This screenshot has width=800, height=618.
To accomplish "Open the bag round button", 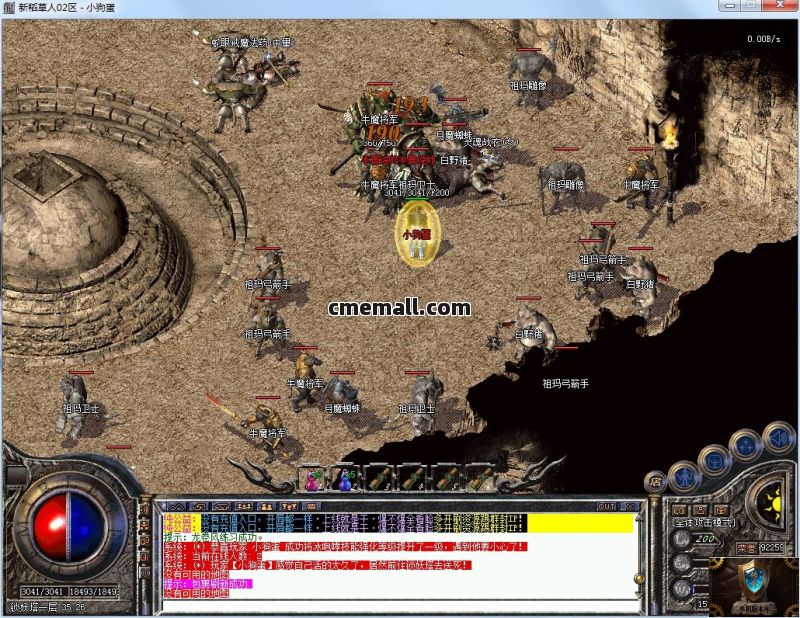I will (x=713, y=459).
